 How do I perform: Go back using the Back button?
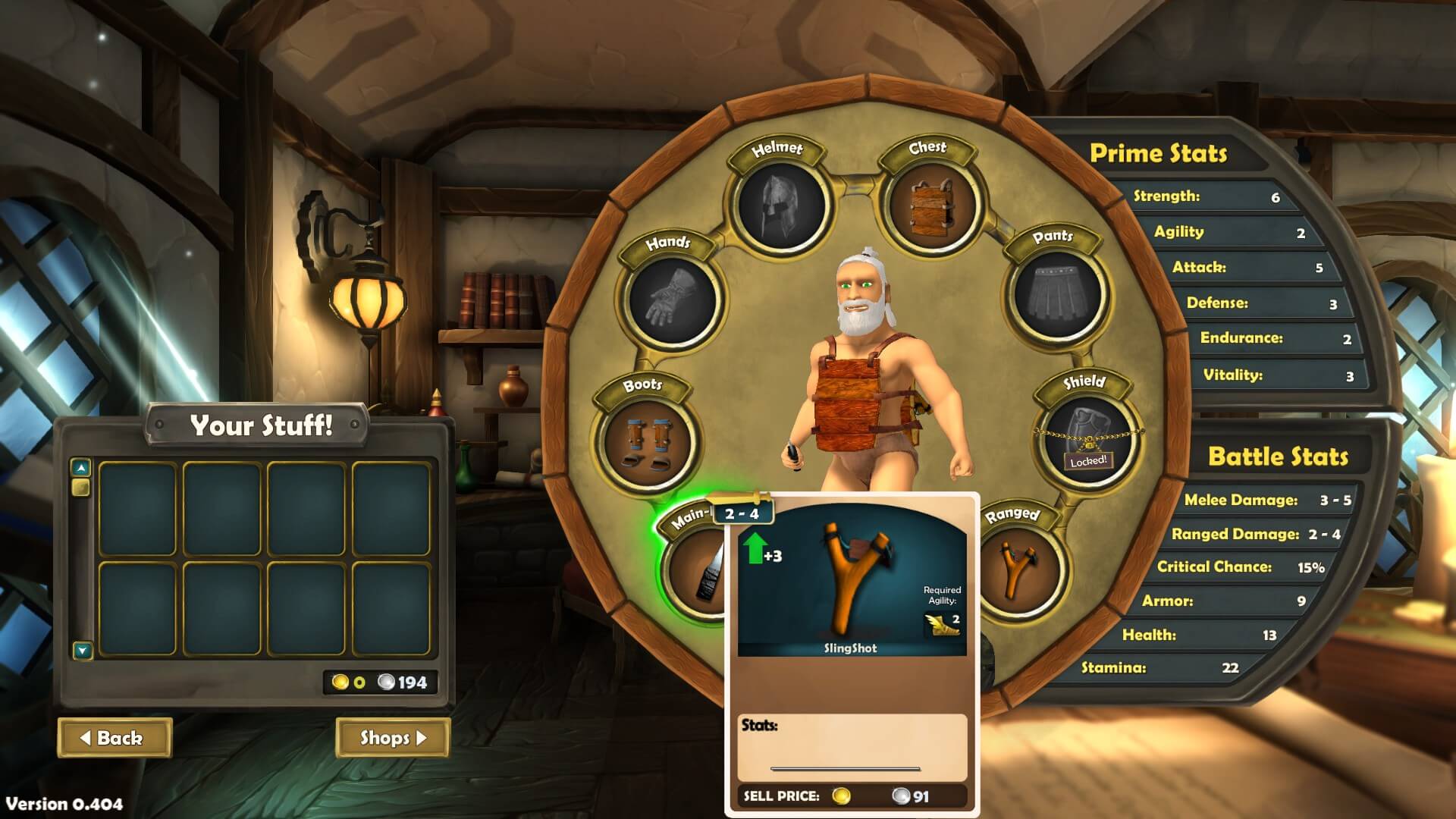tap(115, 738)
